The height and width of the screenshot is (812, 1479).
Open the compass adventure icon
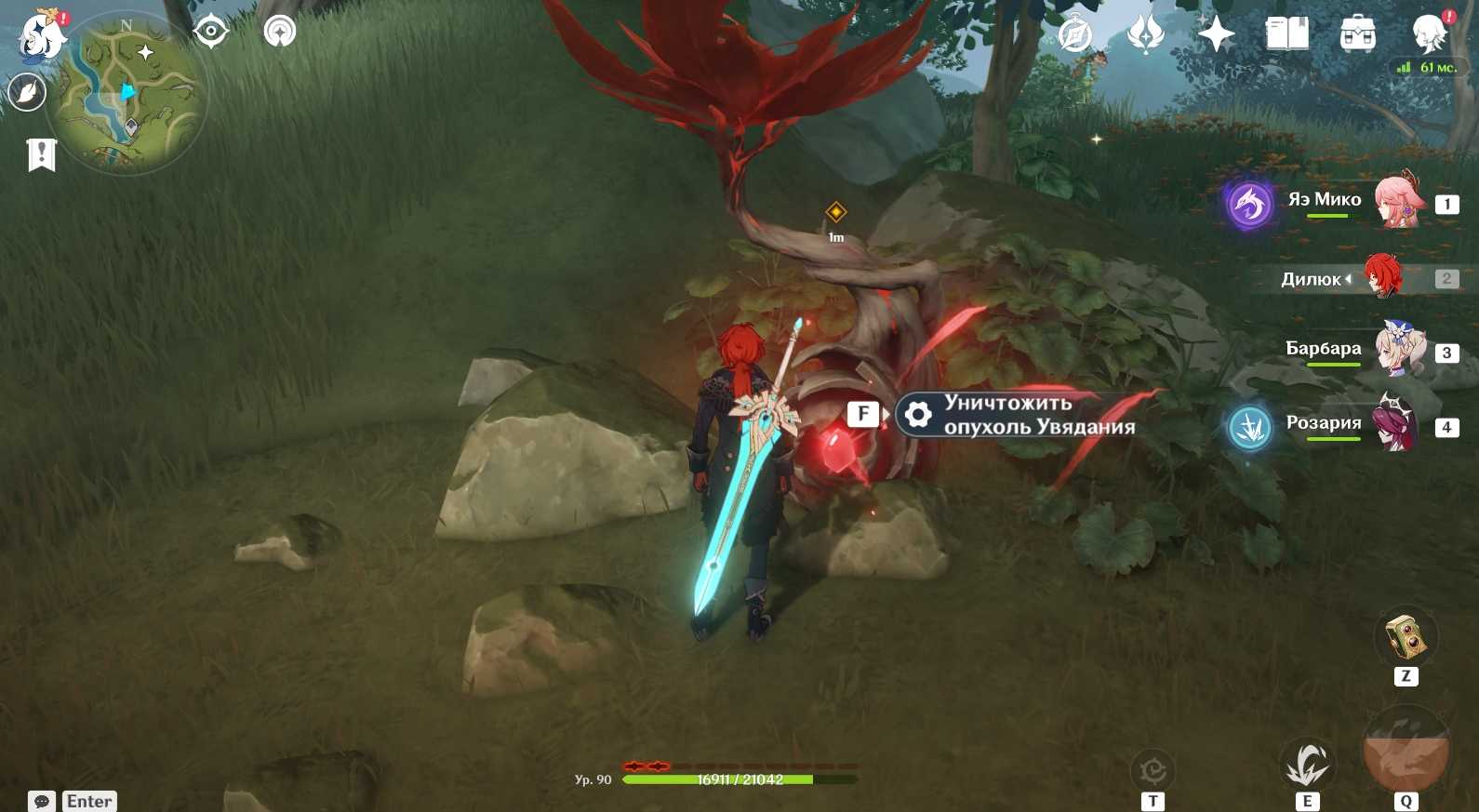[1075, 35]
